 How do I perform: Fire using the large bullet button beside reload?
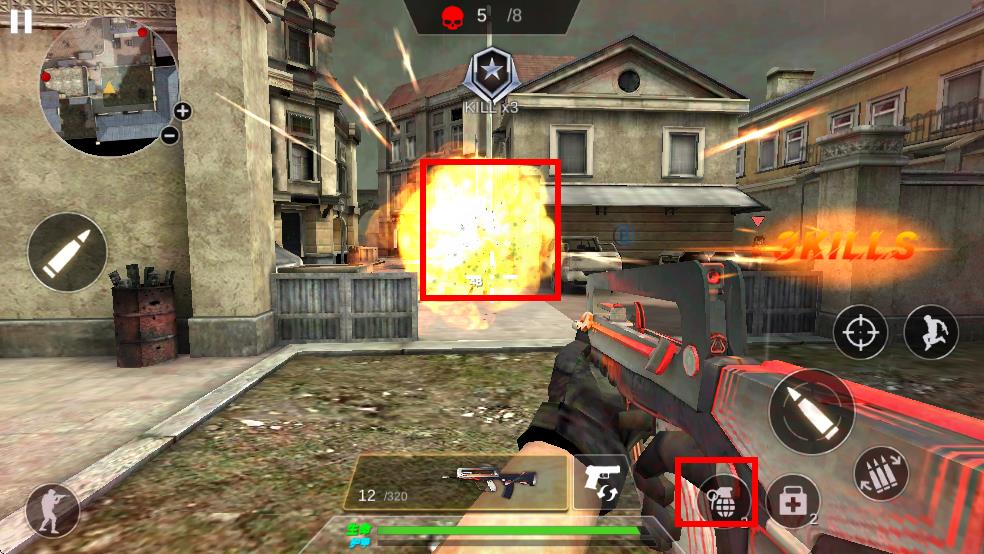point(811,411)
